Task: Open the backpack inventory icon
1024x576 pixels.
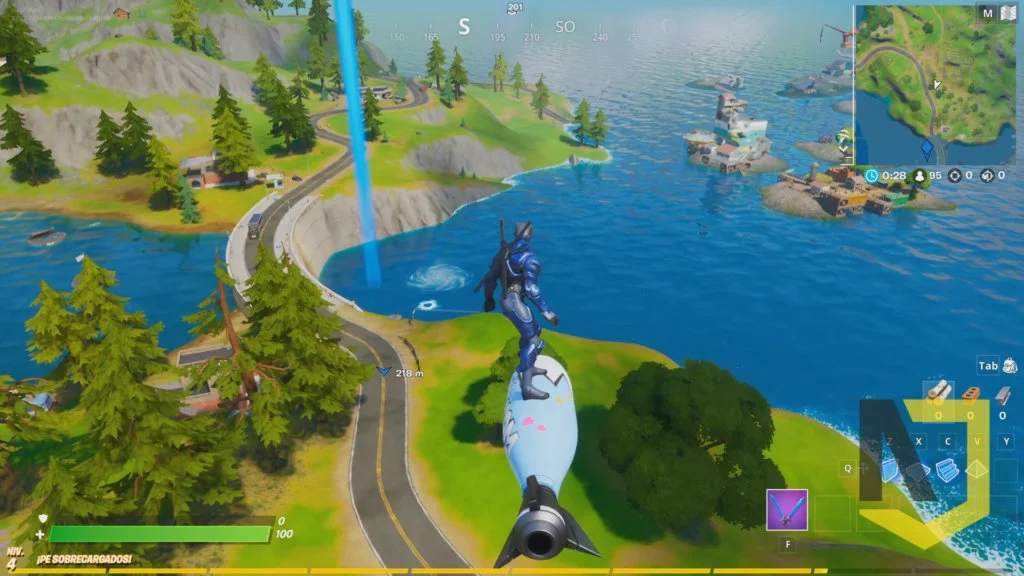Action: coord(1010,366)
